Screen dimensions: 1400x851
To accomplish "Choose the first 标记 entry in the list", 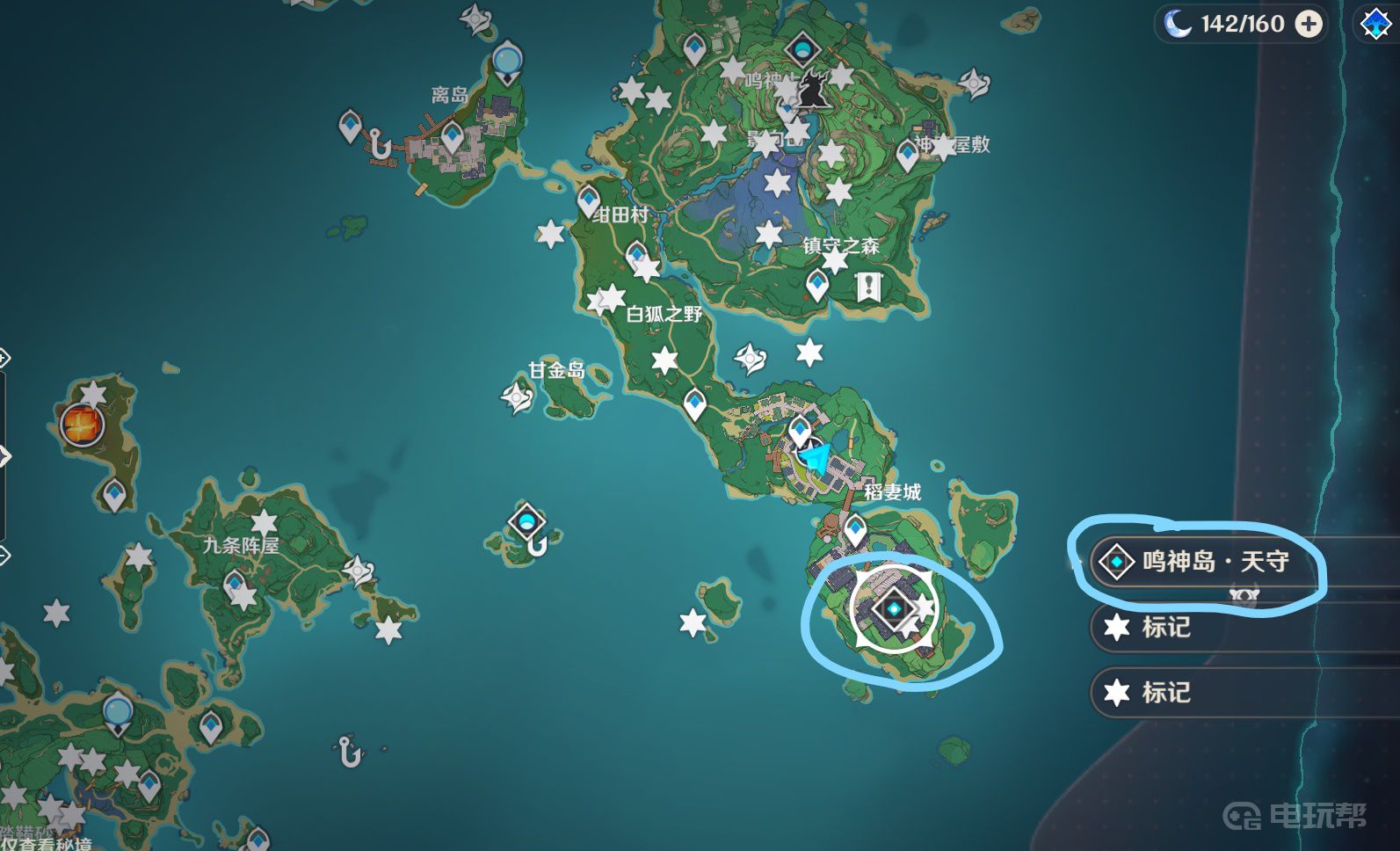I will (1164, 627).
